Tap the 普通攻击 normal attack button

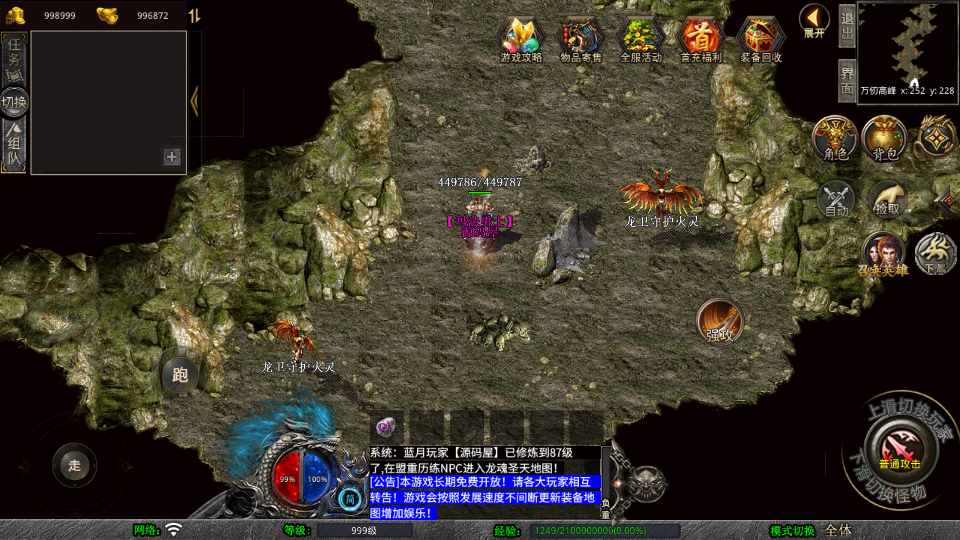(897, 443)
